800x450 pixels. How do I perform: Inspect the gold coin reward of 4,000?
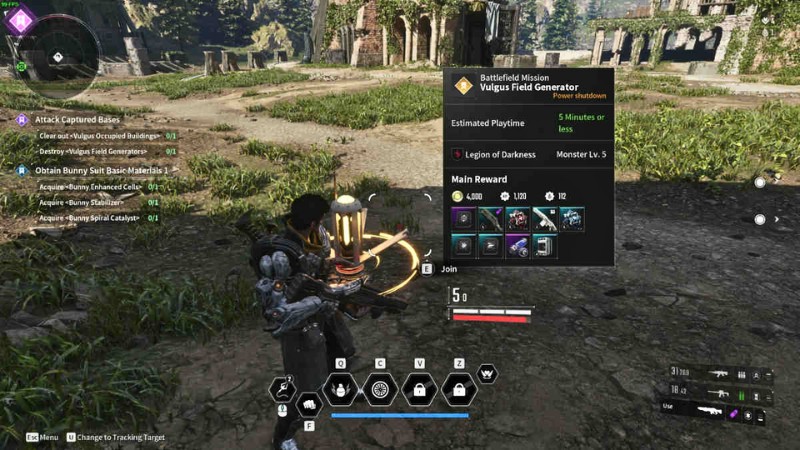click(458, 196)
